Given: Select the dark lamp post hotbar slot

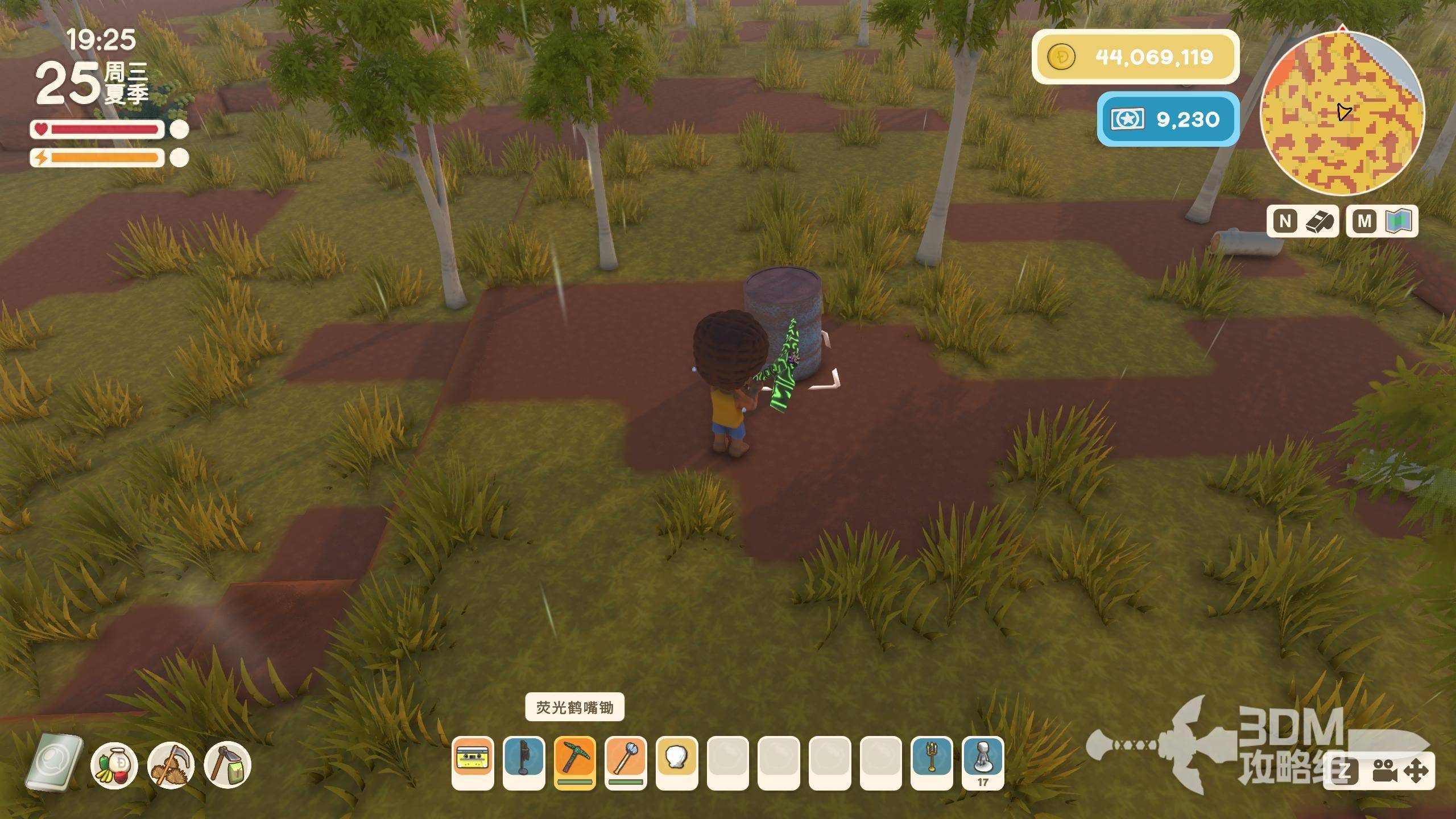Looking at the screenshot, I should (524, 761).
